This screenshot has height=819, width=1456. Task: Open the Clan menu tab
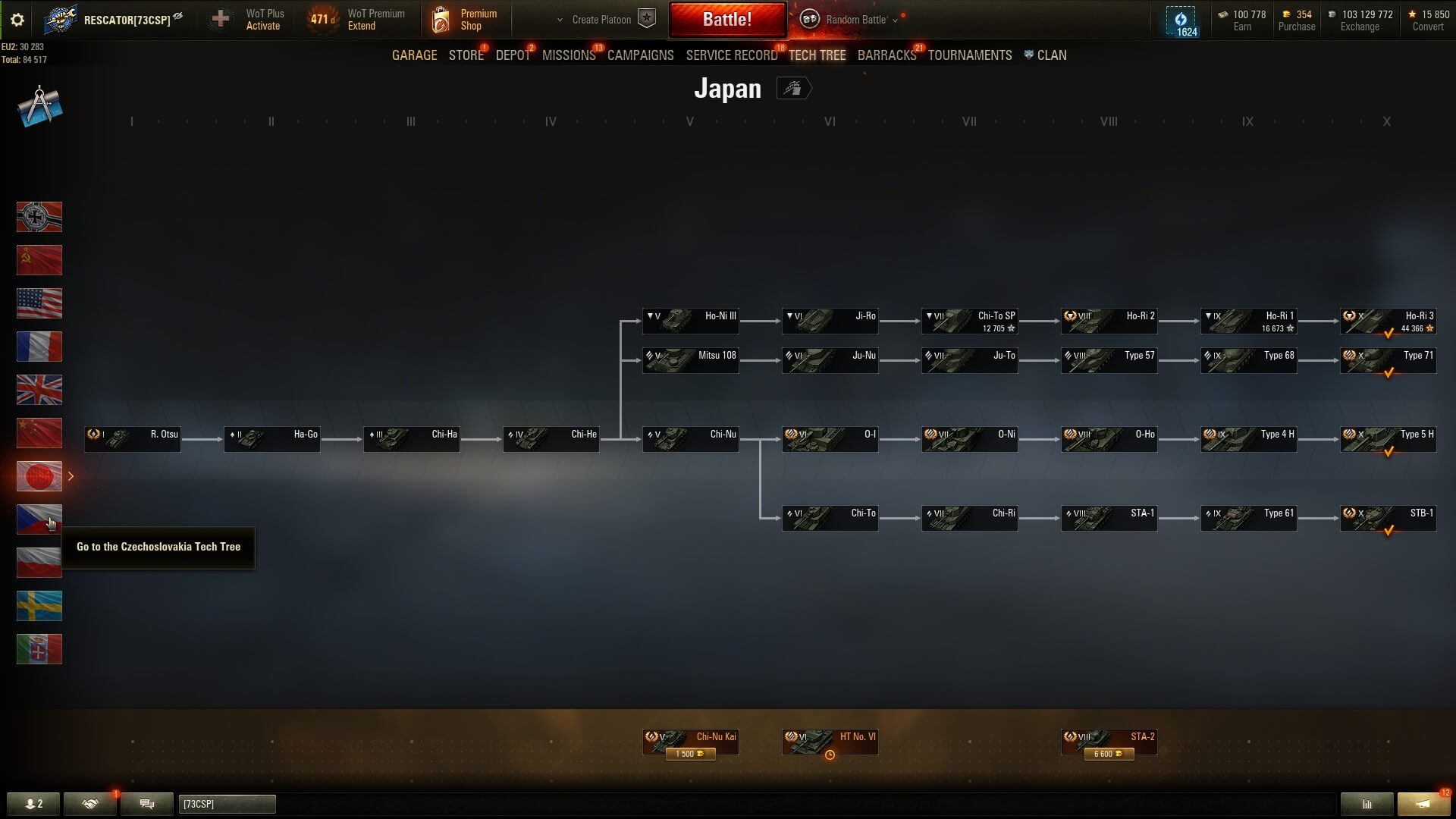1046,55
